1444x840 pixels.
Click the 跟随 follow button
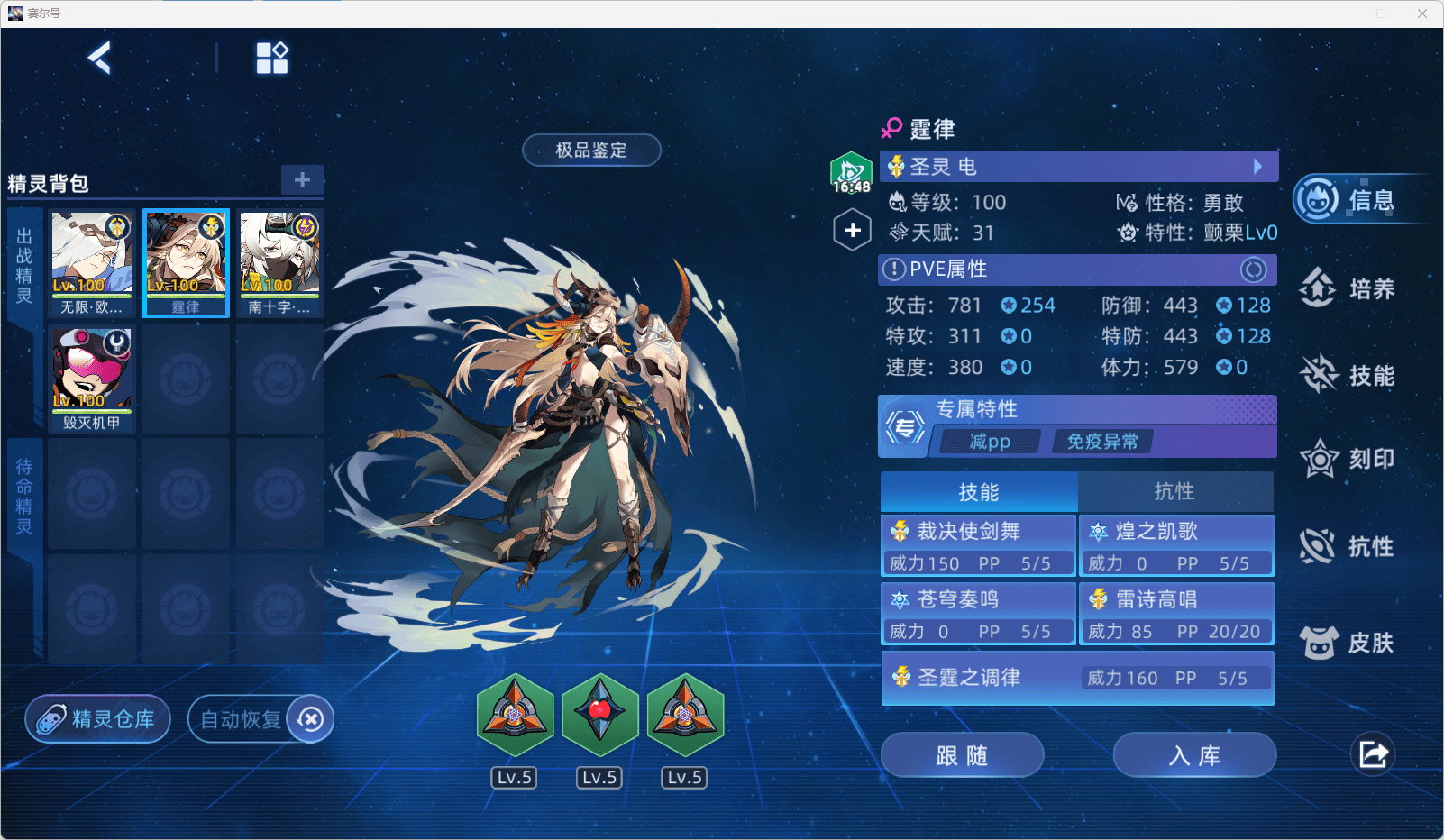(x=962, y=755)
